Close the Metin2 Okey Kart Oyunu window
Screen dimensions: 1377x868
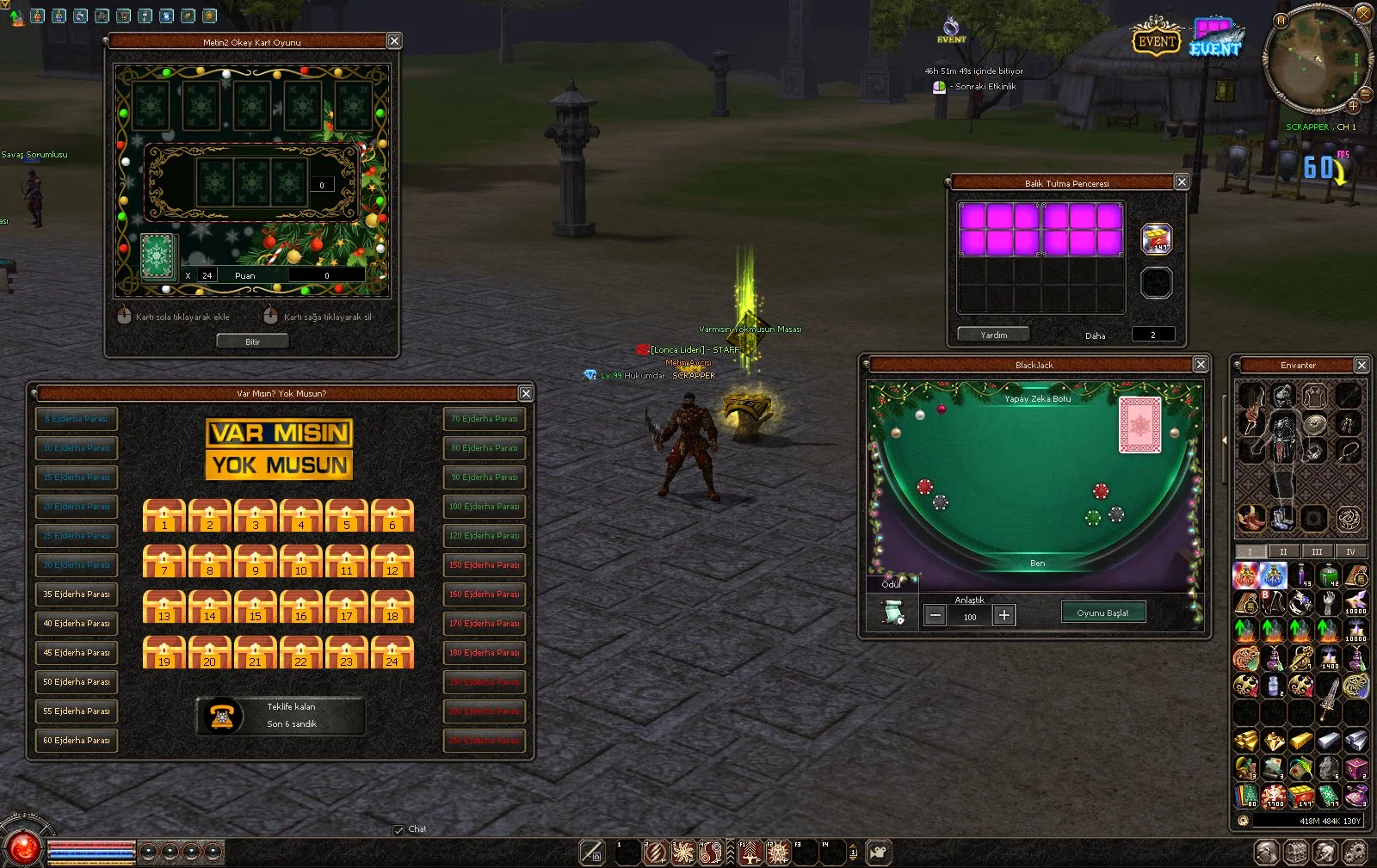[x=394, y=41]
